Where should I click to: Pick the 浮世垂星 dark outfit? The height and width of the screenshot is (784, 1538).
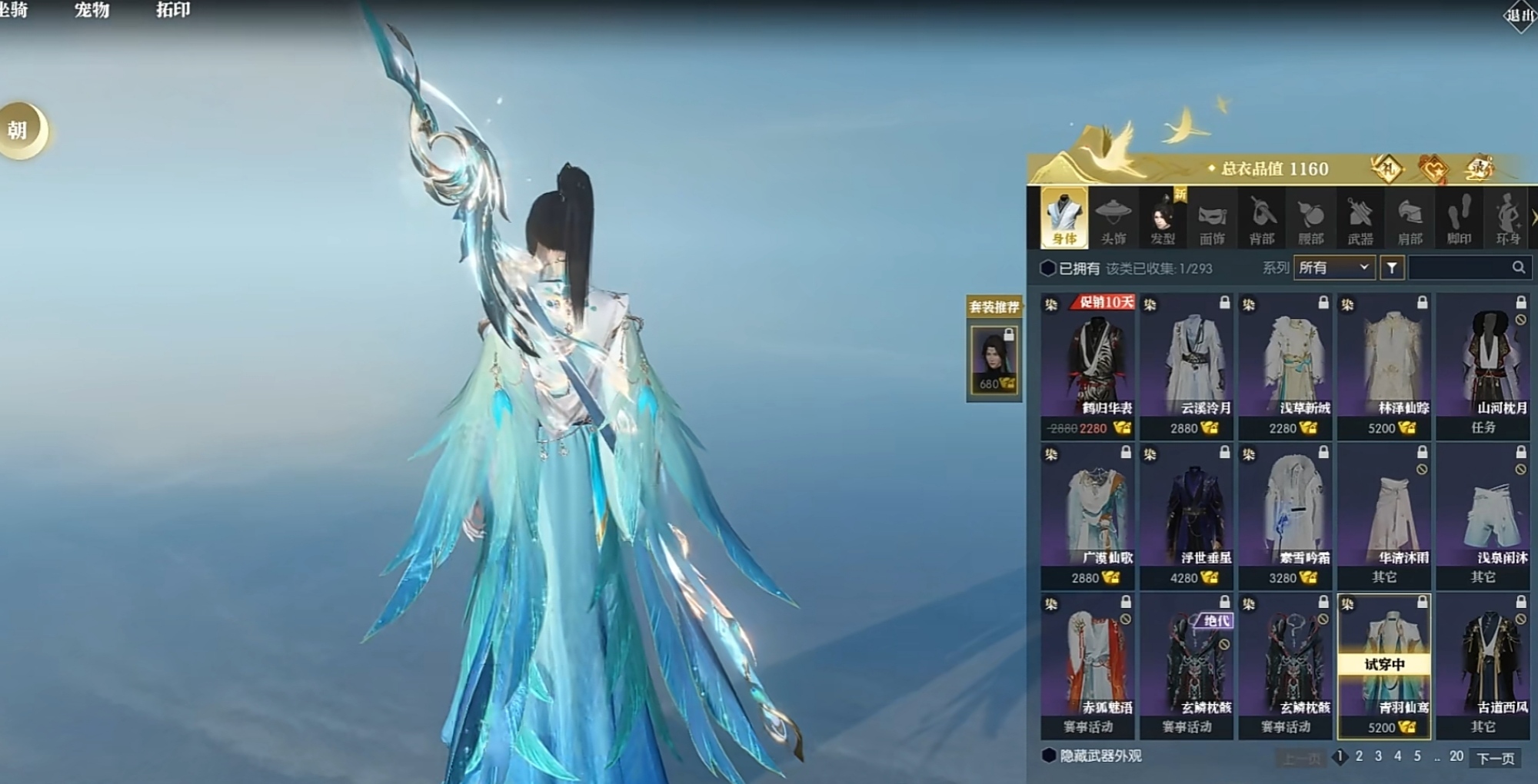tap(1187, 515)
